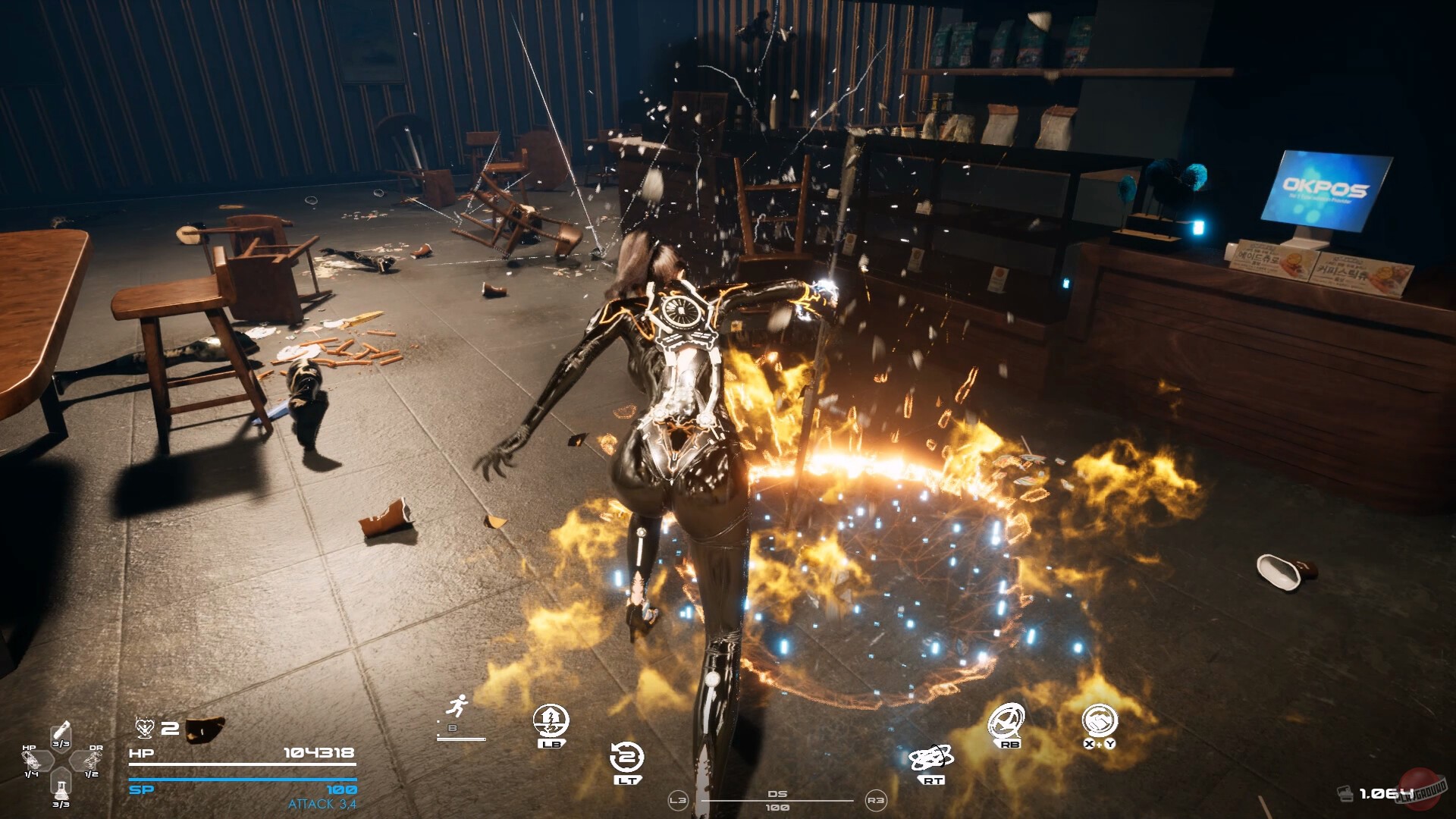Activate the LT counter skill icon
Image resolution: width=1456 pixels, height=819 pixels.
coord(626,758)
